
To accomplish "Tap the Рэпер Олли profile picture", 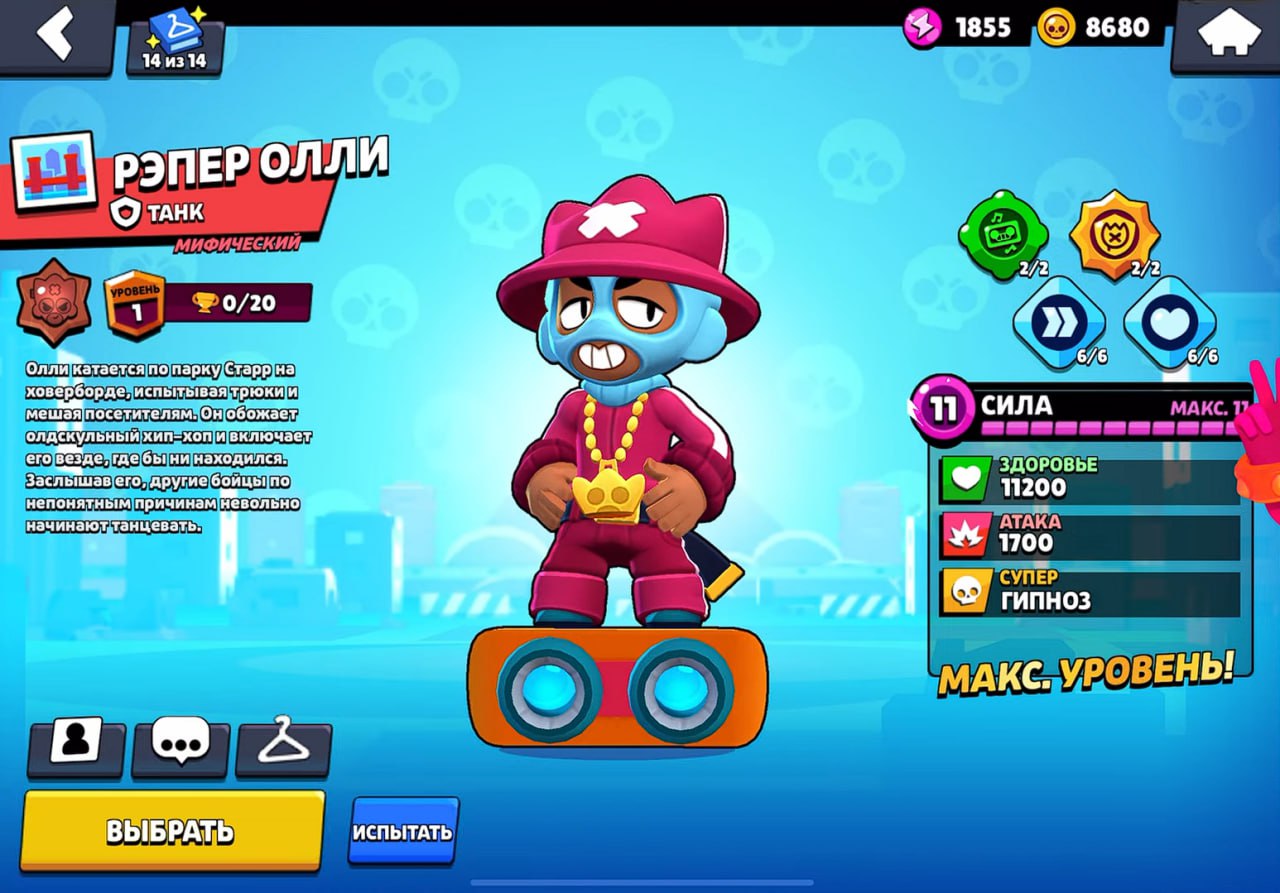I will (x=53, y=173).
